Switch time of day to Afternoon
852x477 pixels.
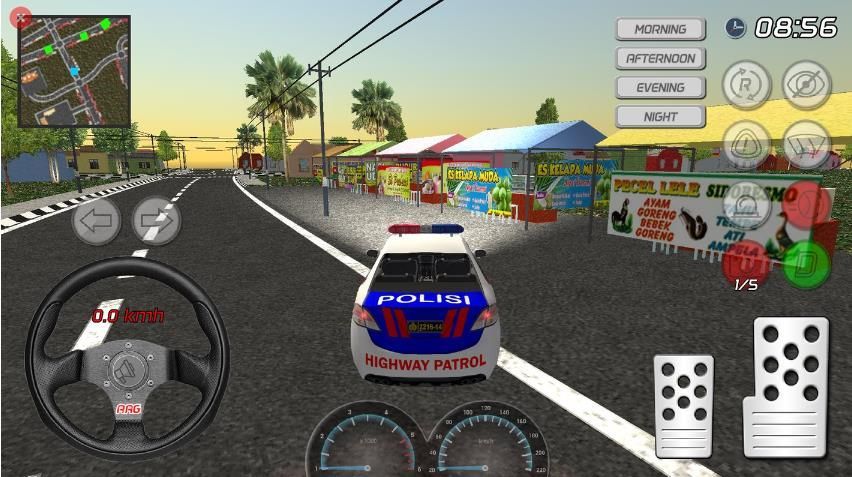point(660,58)
